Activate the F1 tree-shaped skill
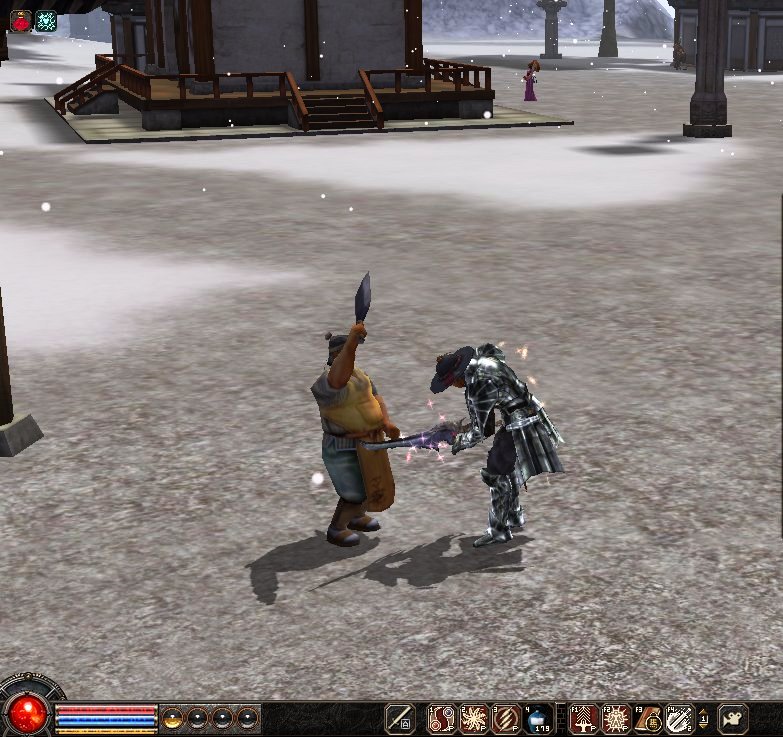This screenshot has width=783, height=737. 584,718
